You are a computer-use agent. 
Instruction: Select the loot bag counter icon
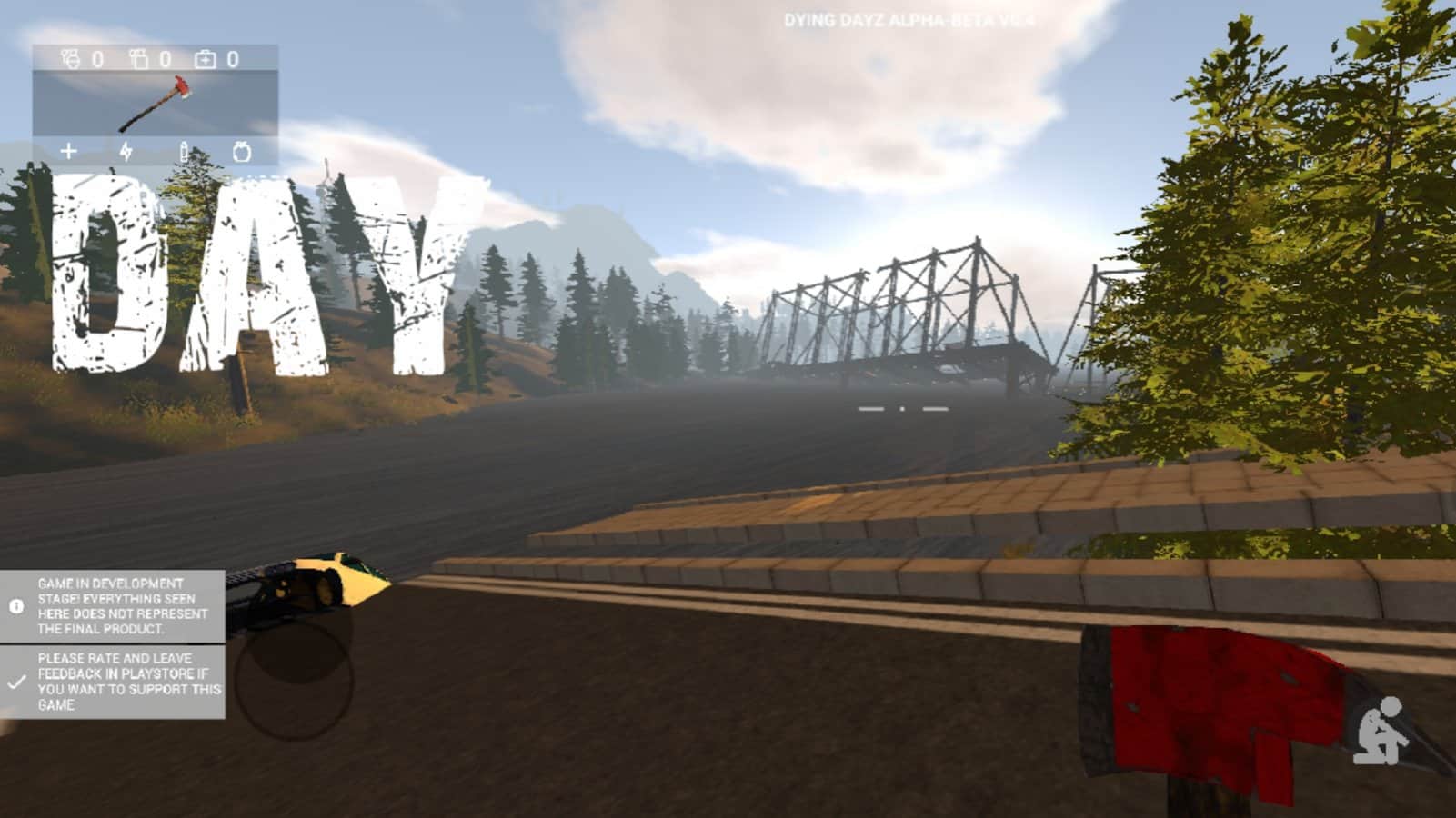point(139,59)
